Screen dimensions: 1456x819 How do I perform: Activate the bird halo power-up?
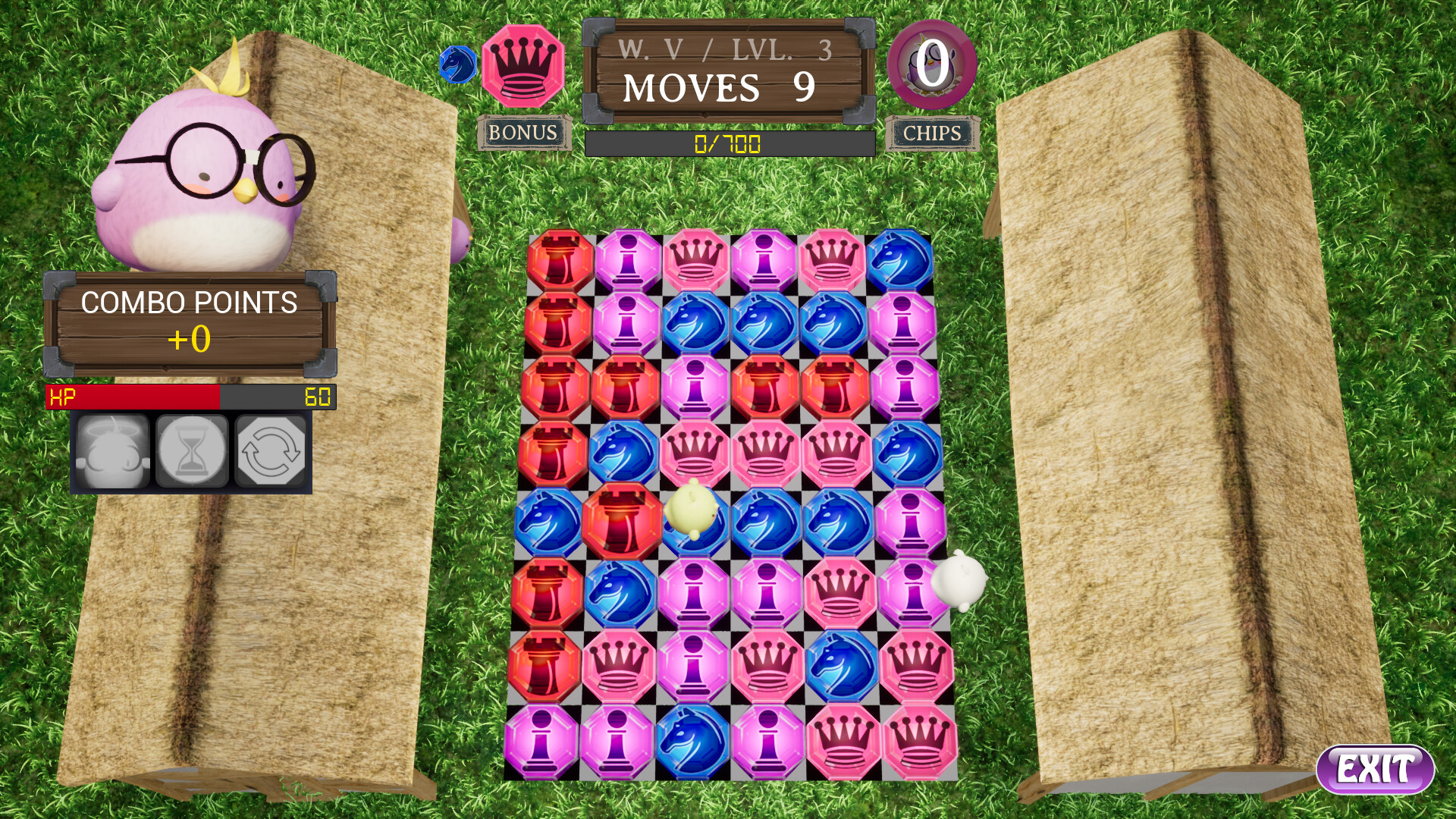[113, 453]
